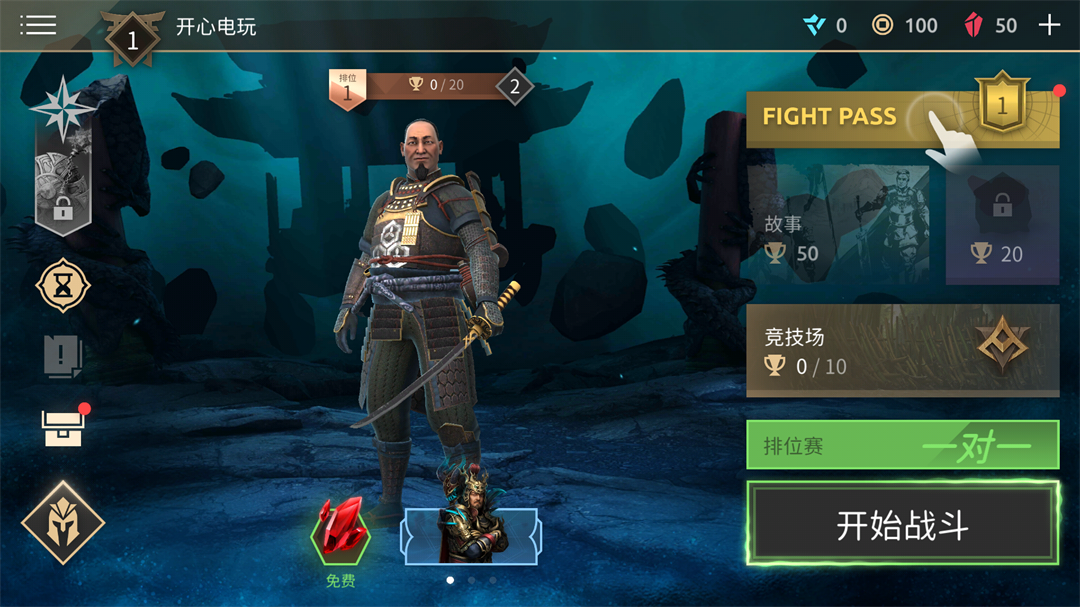This screenshot has width=1080, height=607.
Task: Open the hamburger menu
Action: [x=38, y=25]
